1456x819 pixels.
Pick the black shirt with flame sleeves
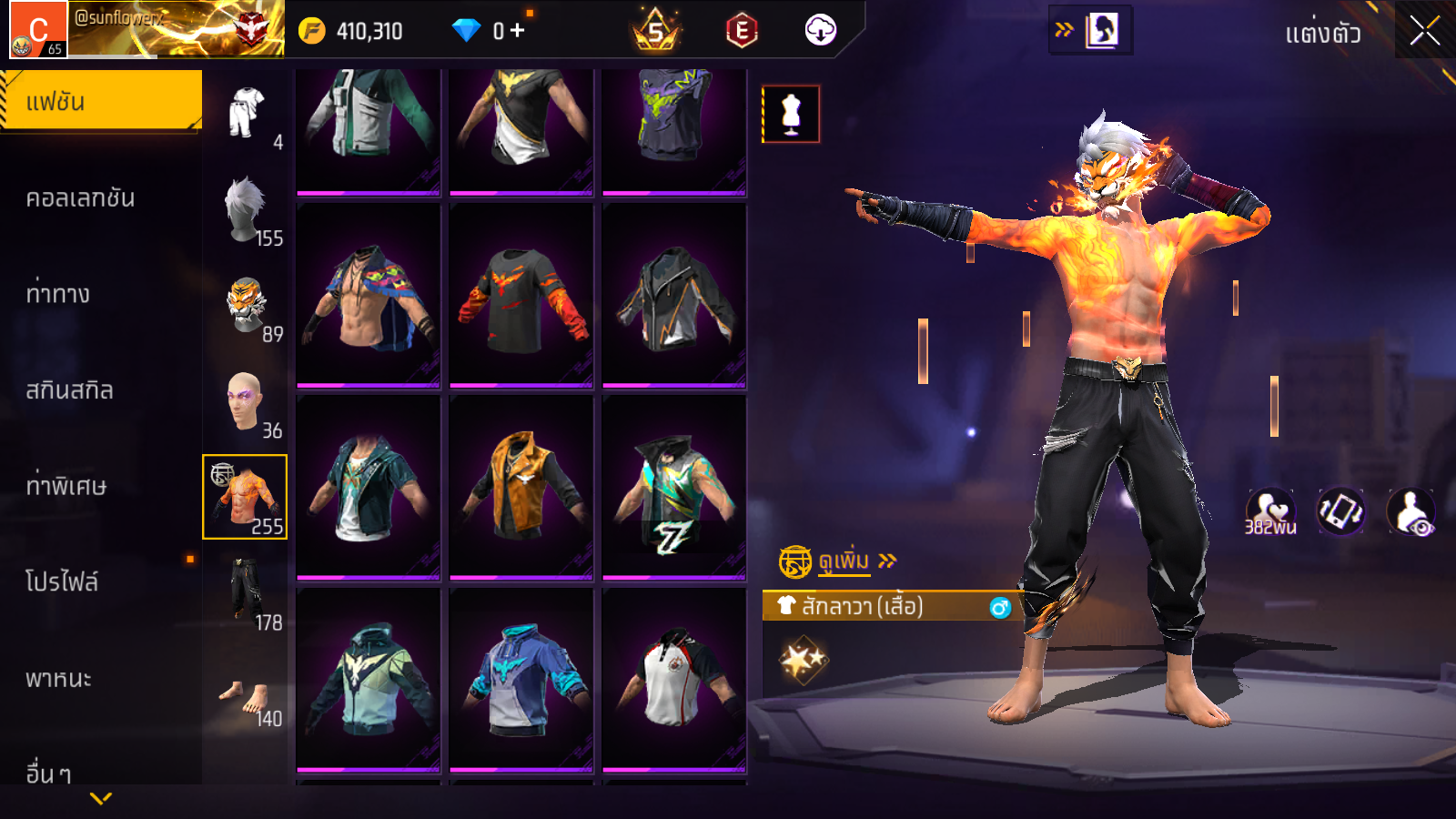[x=521, y=296]
